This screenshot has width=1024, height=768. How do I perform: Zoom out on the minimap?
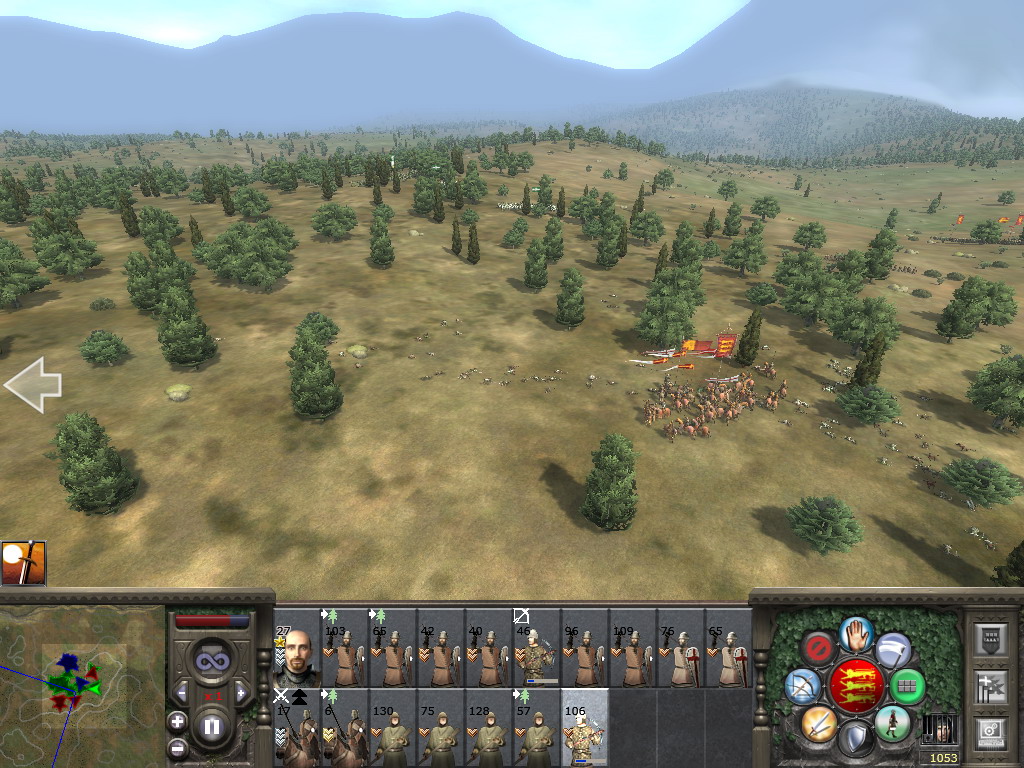[x=177, y=747]
